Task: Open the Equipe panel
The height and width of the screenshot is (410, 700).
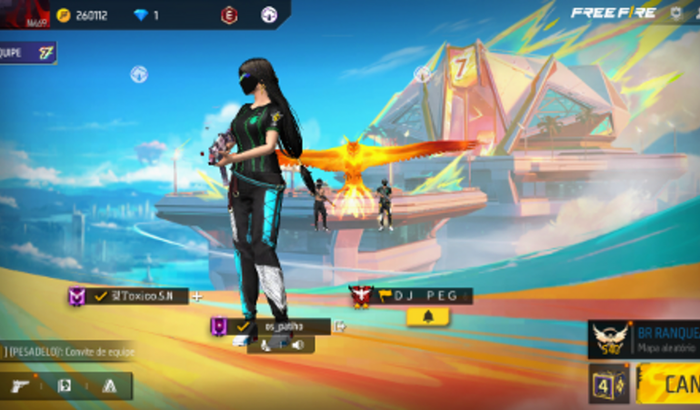Action: click(28, 52)
